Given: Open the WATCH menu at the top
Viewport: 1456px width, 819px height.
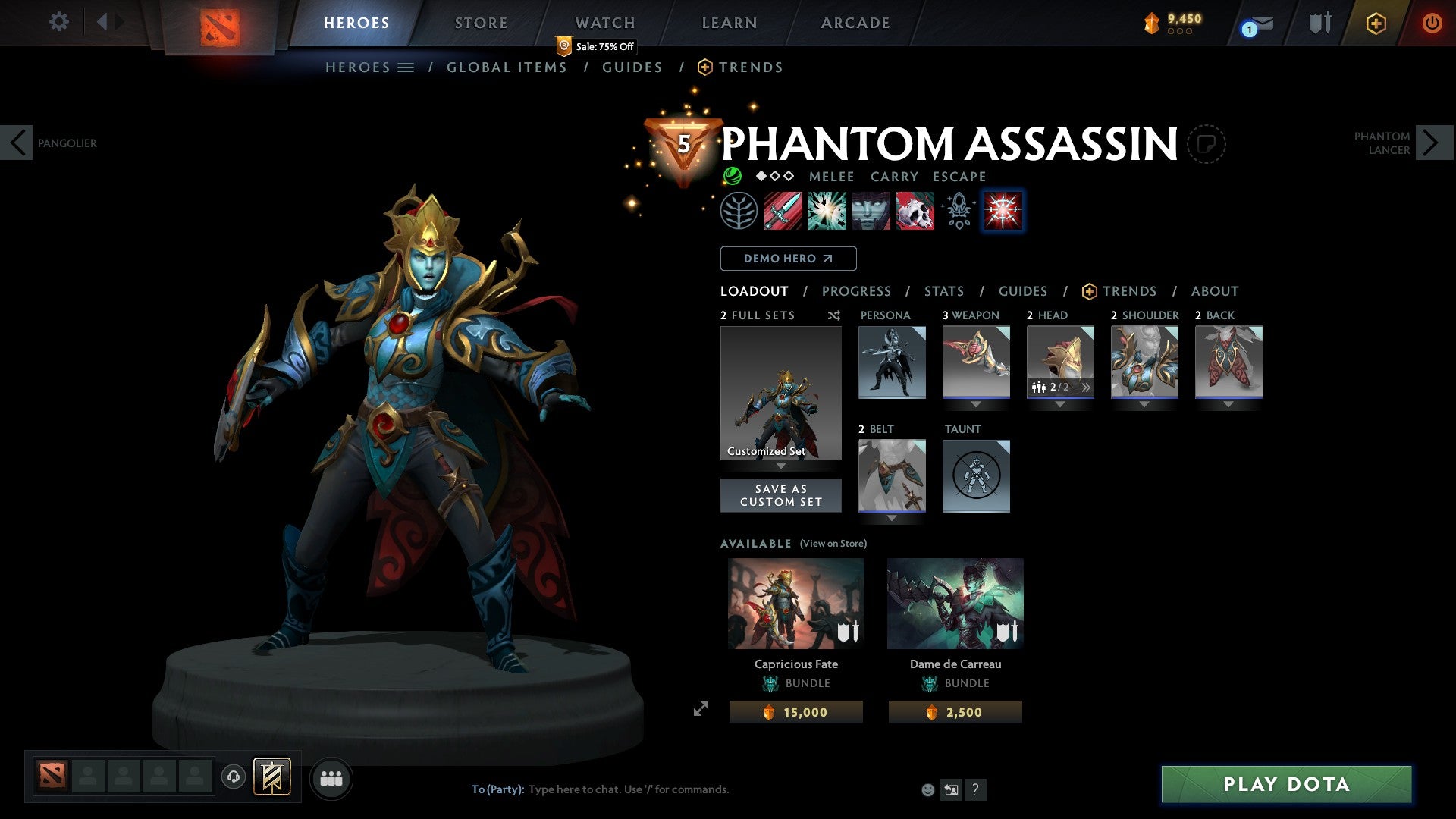Looking at the screenshot, I should [x=604, y=22].
